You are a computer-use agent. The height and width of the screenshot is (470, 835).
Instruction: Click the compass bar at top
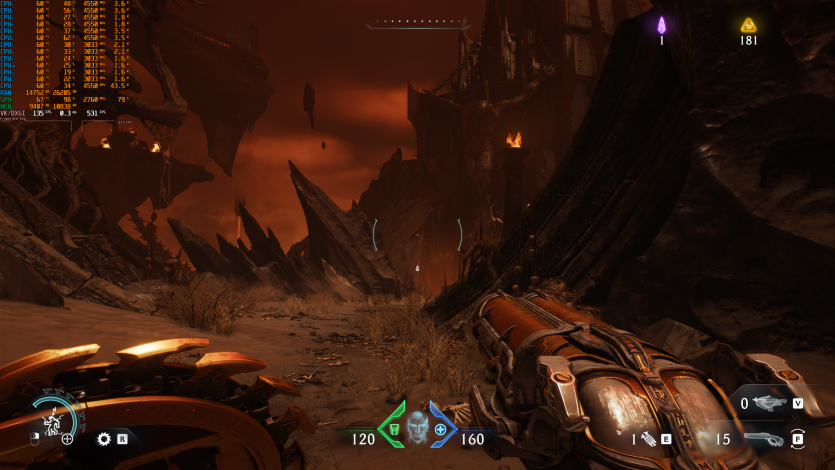tap(417, 21)
